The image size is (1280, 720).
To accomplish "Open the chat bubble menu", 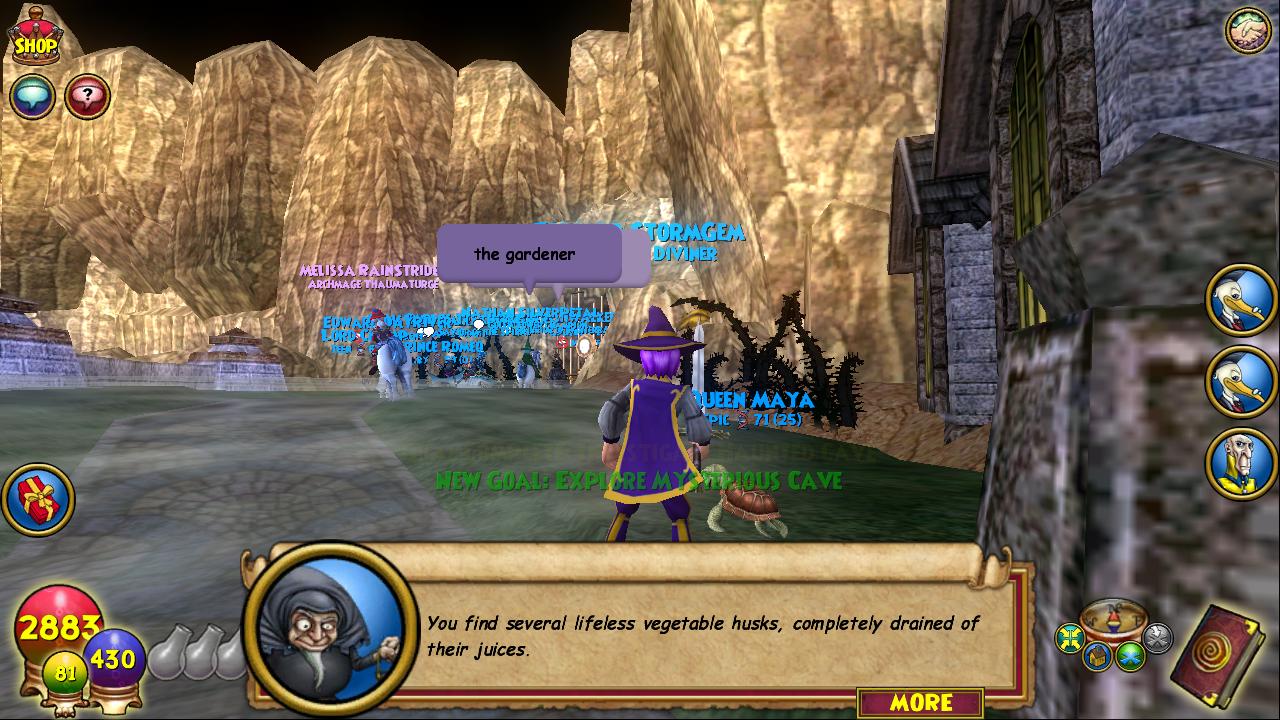I will (x=31, y=97).
